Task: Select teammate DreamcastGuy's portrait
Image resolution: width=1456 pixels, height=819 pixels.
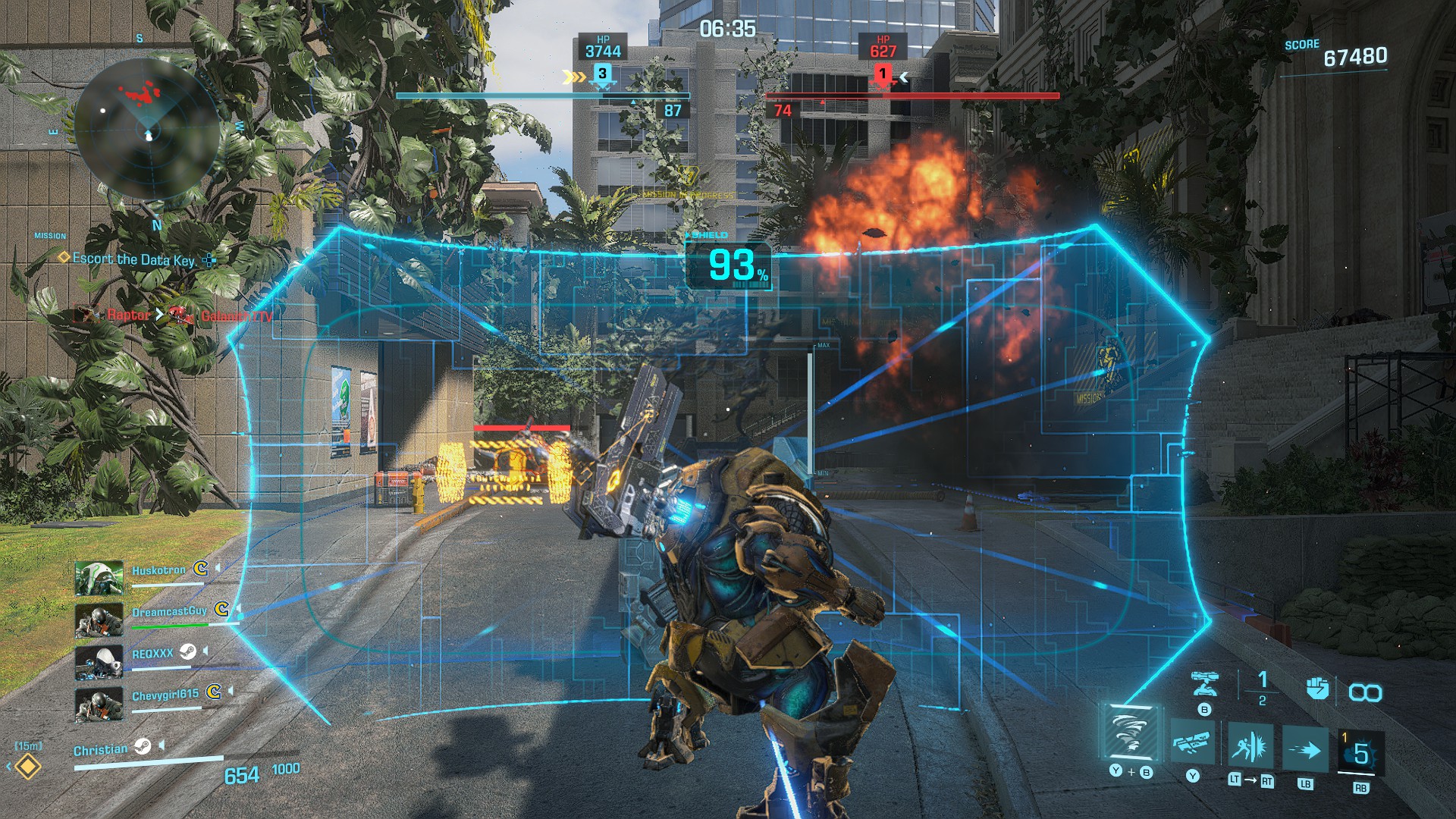Action: [99, 620]
